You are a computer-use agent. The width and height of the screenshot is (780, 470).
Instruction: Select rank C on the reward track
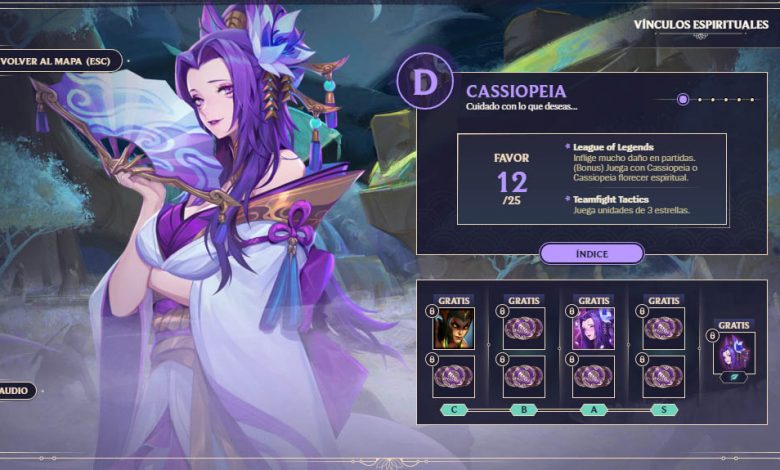[454, 409]
